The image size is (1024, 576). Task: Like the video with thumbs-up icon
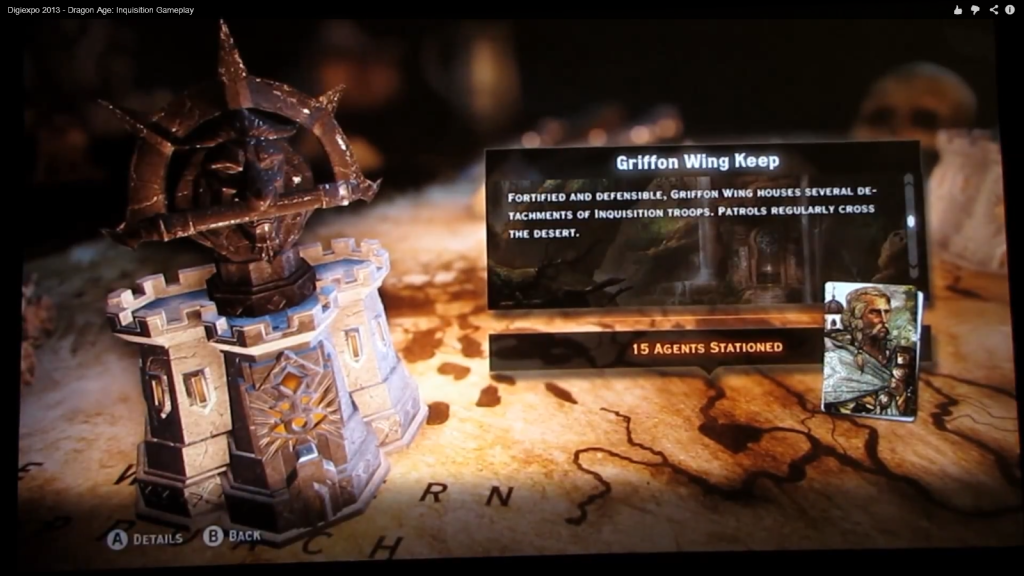[958, 10]
